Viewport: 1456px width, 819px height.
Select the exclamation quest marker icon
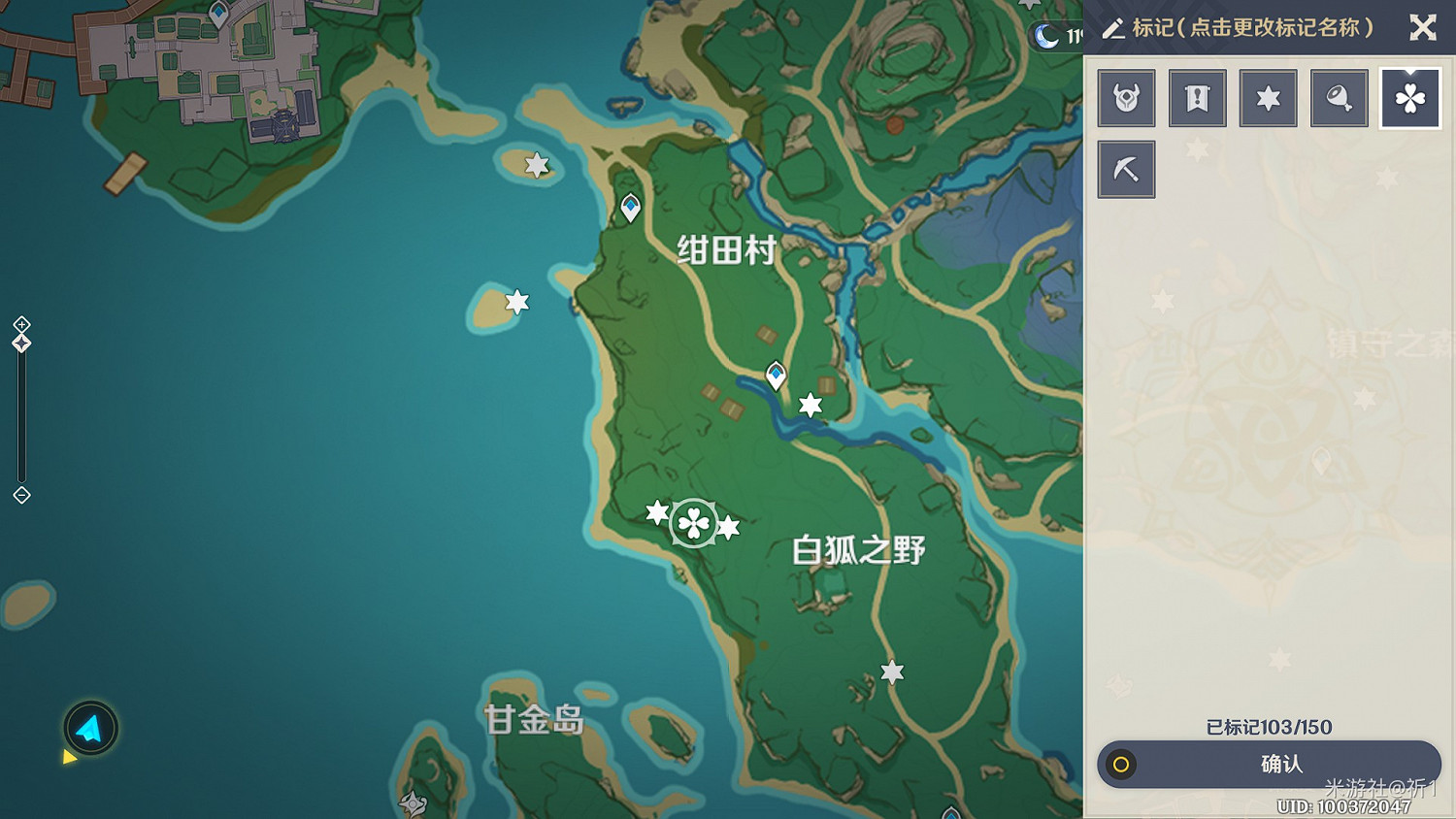click(1197, 98)
